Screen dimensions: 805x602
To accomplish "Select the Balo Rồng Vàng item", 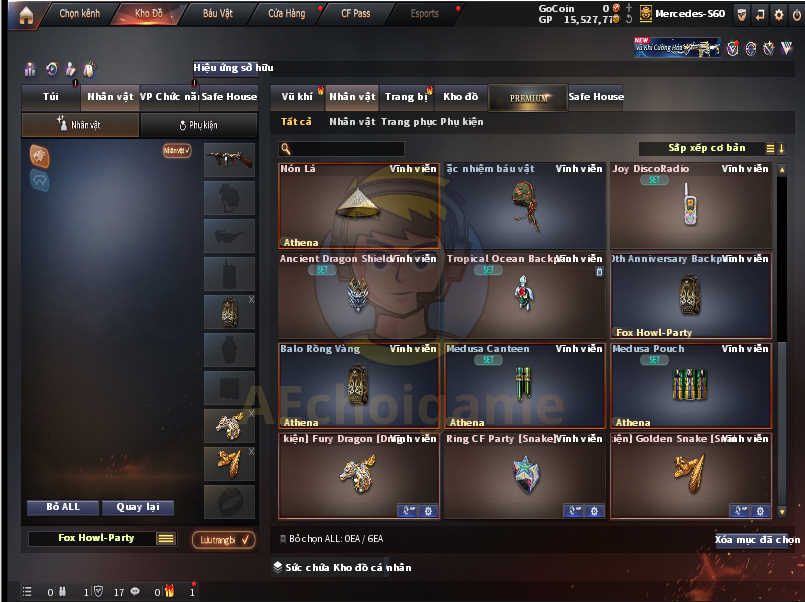I will coord(358,385).
